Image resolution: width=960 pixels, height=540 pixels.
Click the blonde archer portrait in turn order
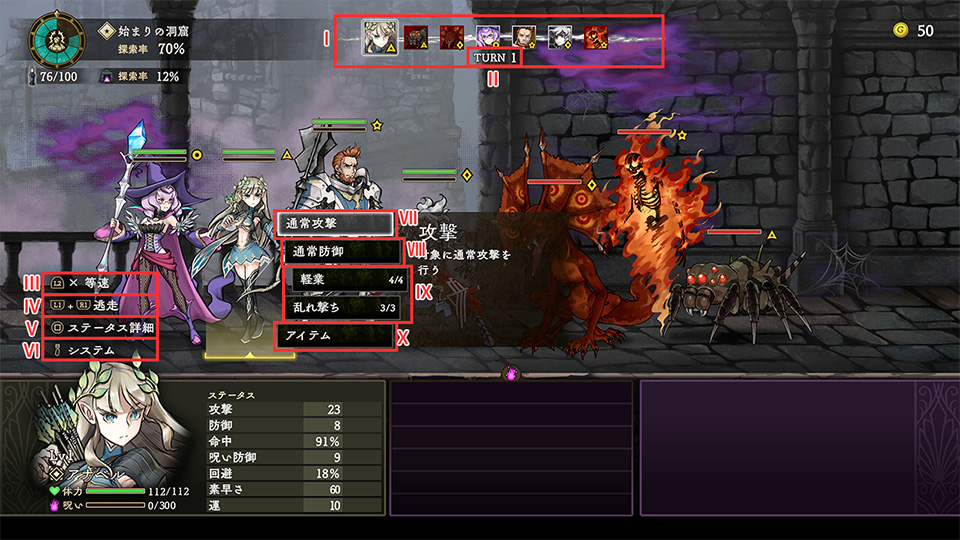point(380,38)
